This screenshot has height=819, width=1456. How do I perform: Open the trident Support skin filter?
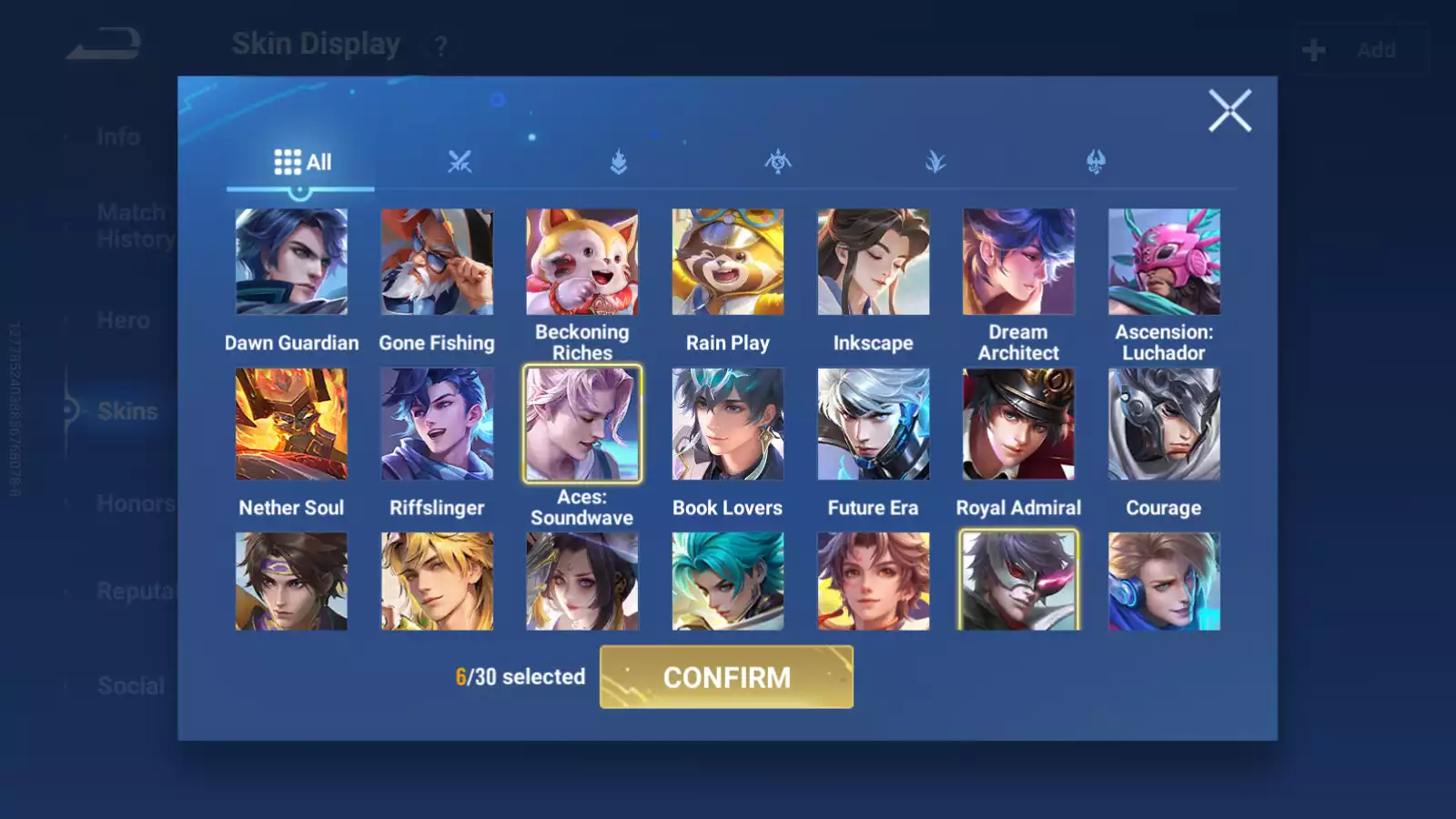click(1094, 162)
